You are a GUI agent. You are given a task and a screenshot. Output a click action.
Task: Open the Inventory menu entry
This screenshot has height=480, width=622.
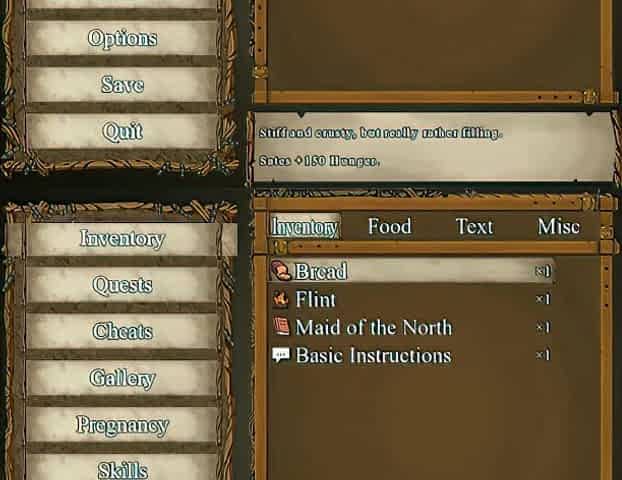[x=122, y=239]
